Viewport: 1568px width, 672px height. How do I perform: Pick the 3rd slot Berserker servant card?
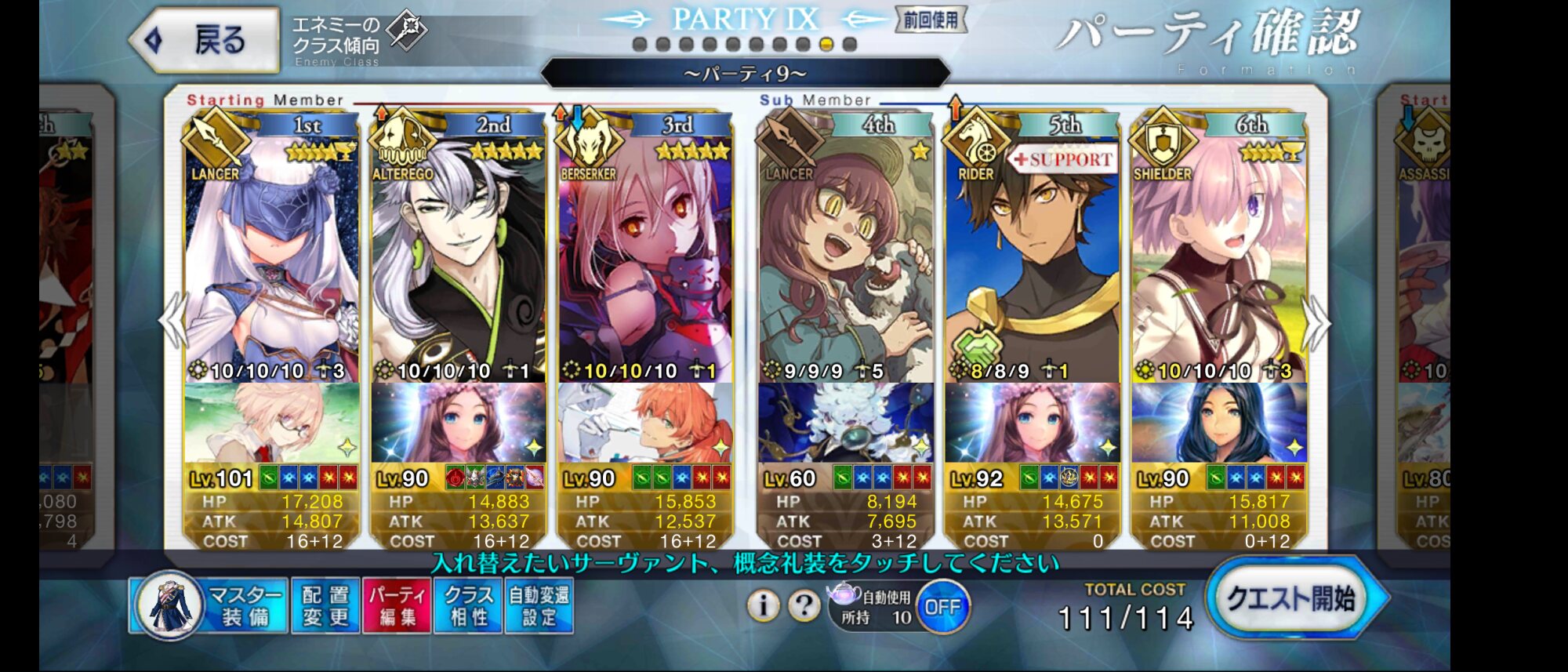click(644, 259)
